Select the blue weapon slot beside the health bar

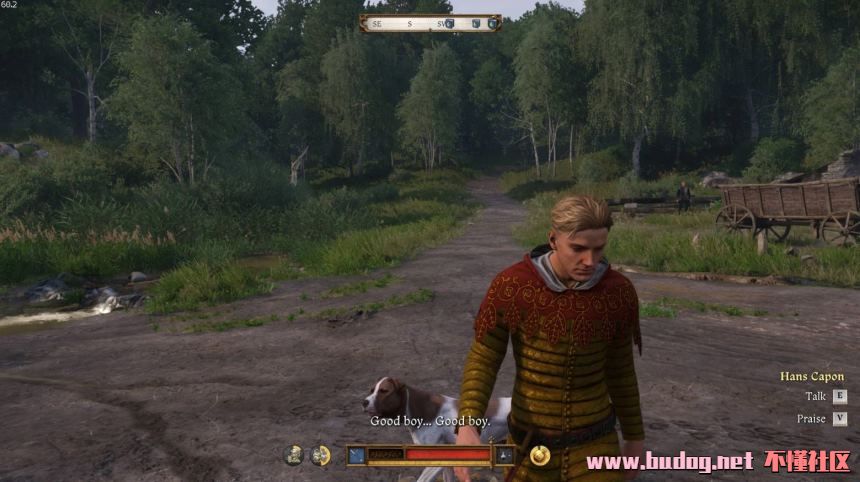pos(357,455)
